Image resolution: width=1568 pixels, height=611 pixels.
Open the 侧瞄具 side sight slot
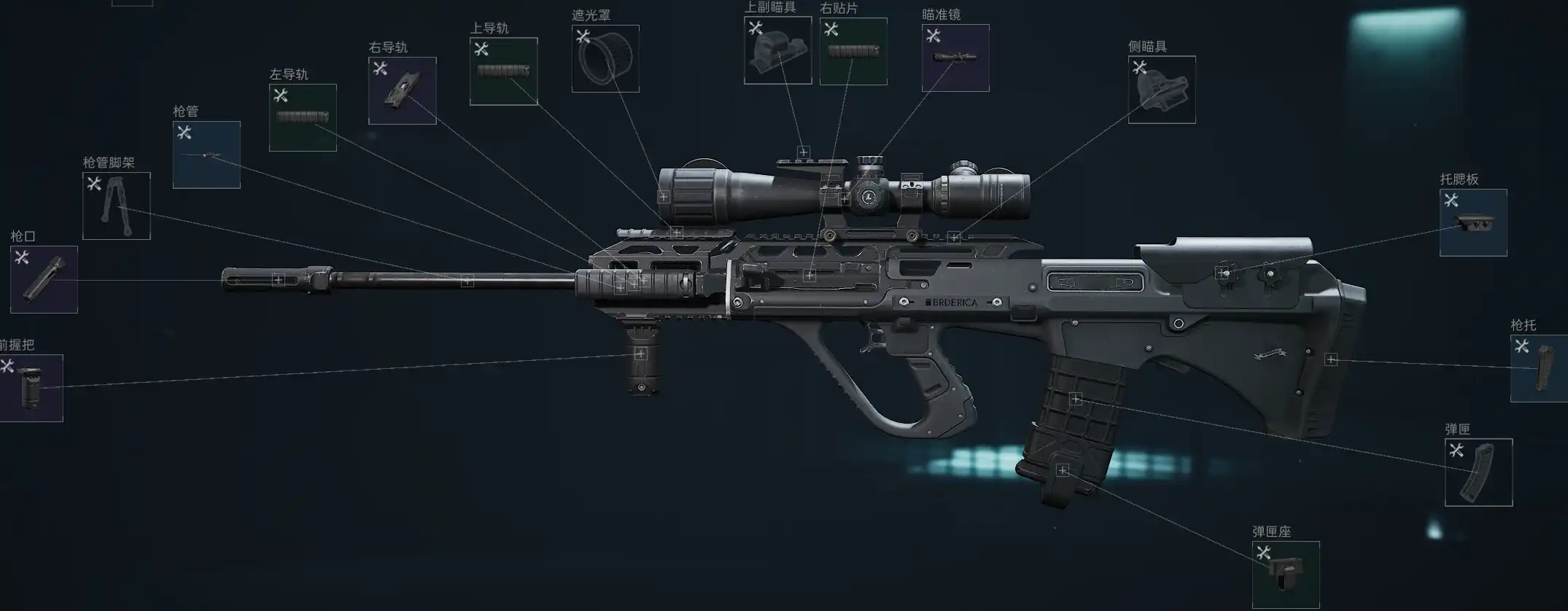point(1162,90)
